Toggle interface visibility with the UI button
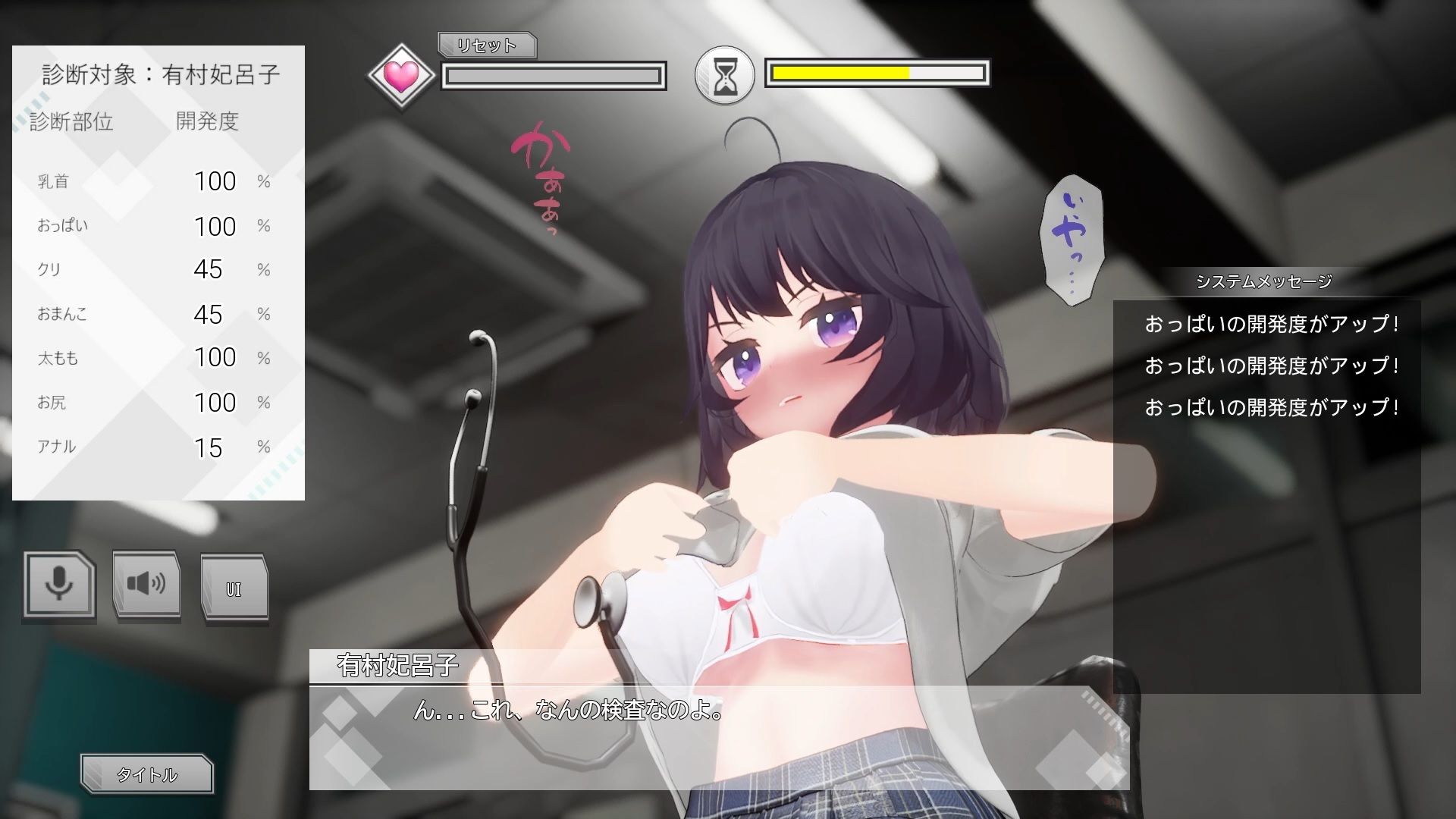 pyautogui.click(x=234, y=586)
